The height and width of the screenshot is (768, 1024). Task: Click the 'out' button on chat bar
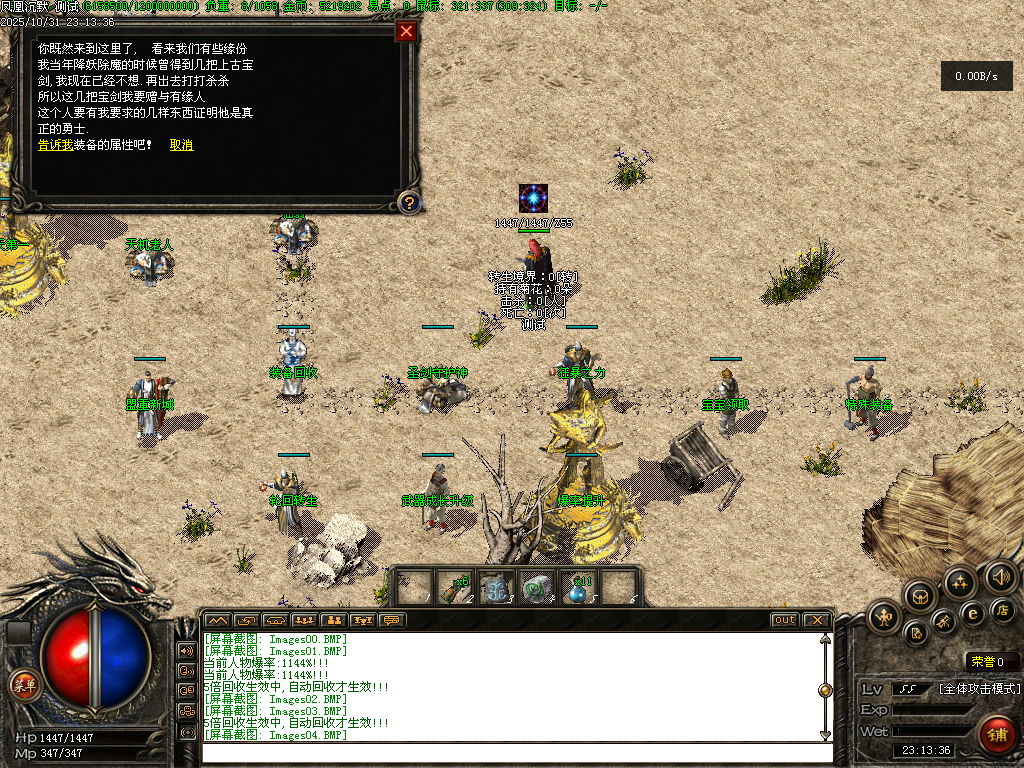pos(785,620)
